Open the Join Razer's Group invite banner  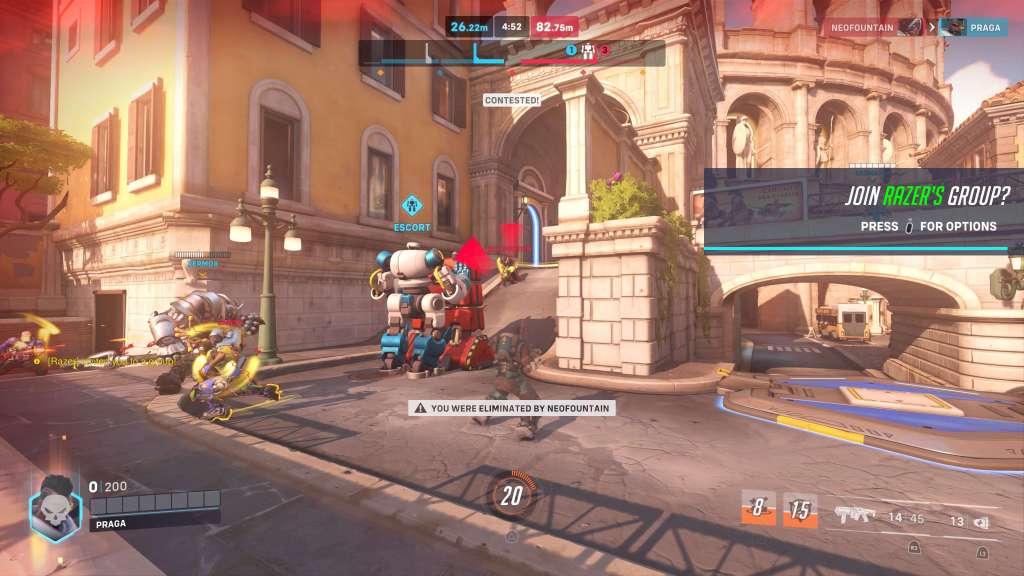(863, 210)
